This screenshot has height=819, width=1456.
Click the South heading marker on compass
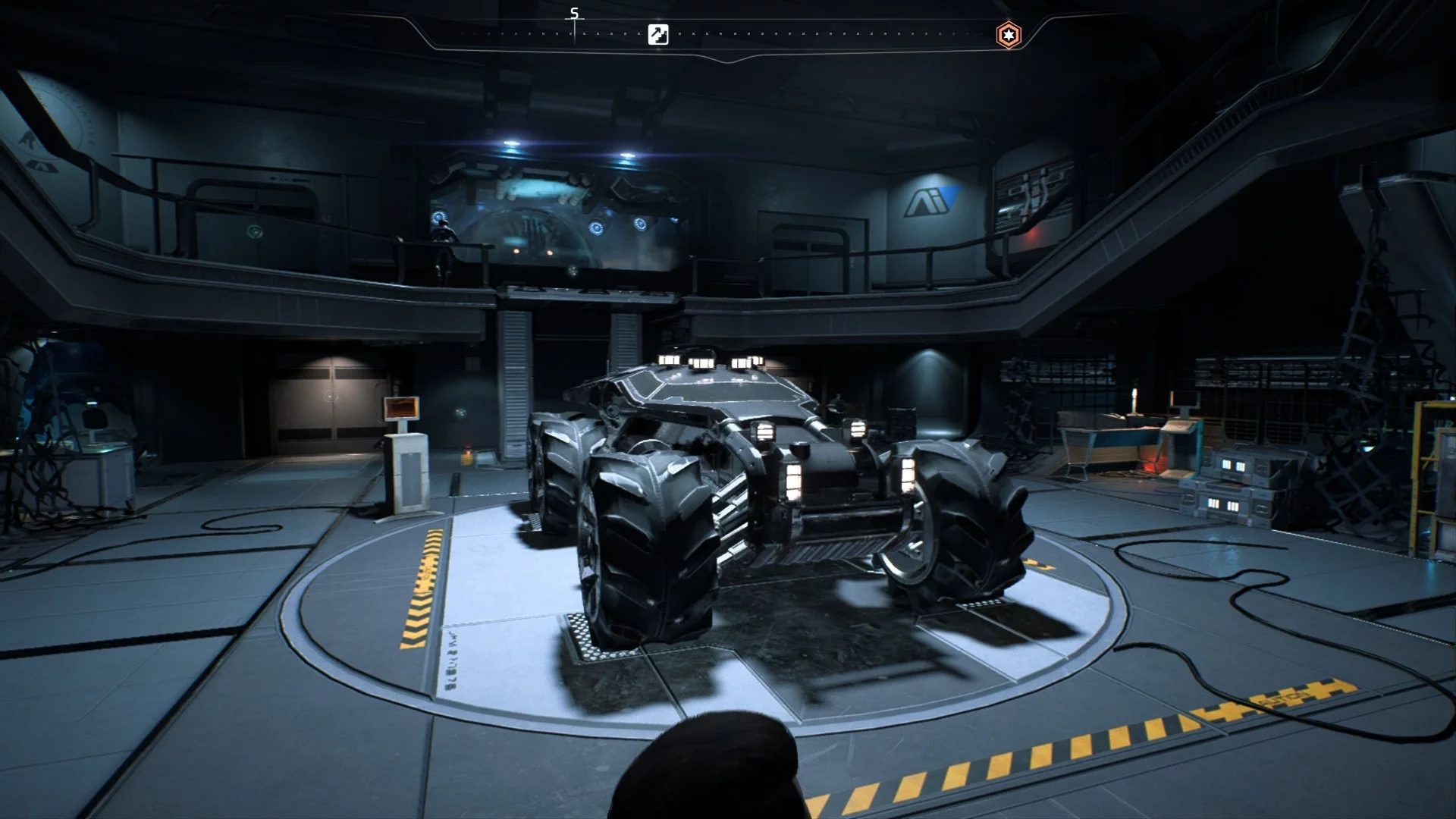tap(574, 14)
